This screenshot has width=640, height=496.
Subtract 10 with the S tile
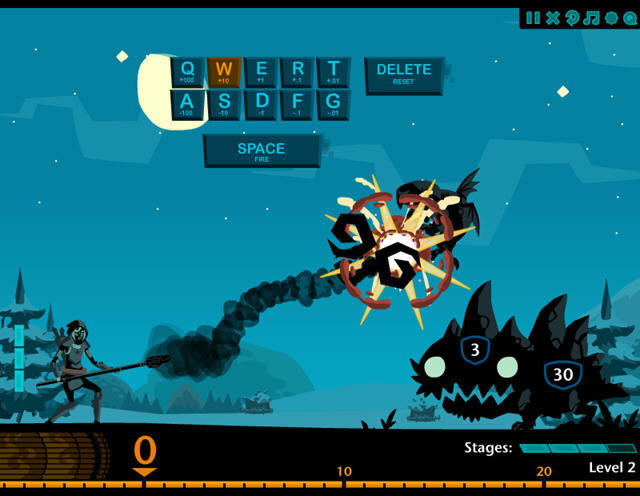[x=224, y=104]
